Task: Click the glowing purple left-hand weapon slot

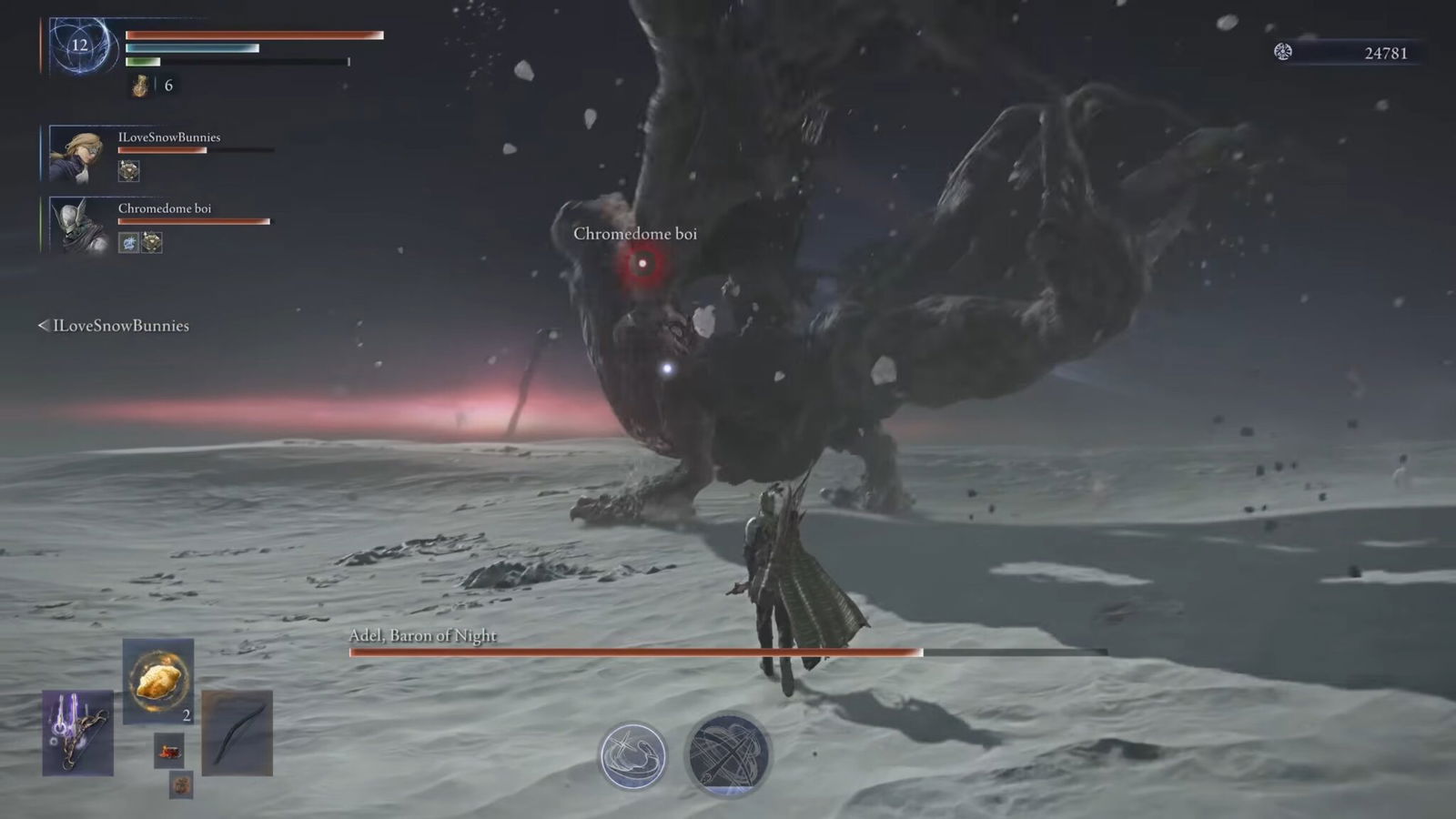Action: pos(77,733)
